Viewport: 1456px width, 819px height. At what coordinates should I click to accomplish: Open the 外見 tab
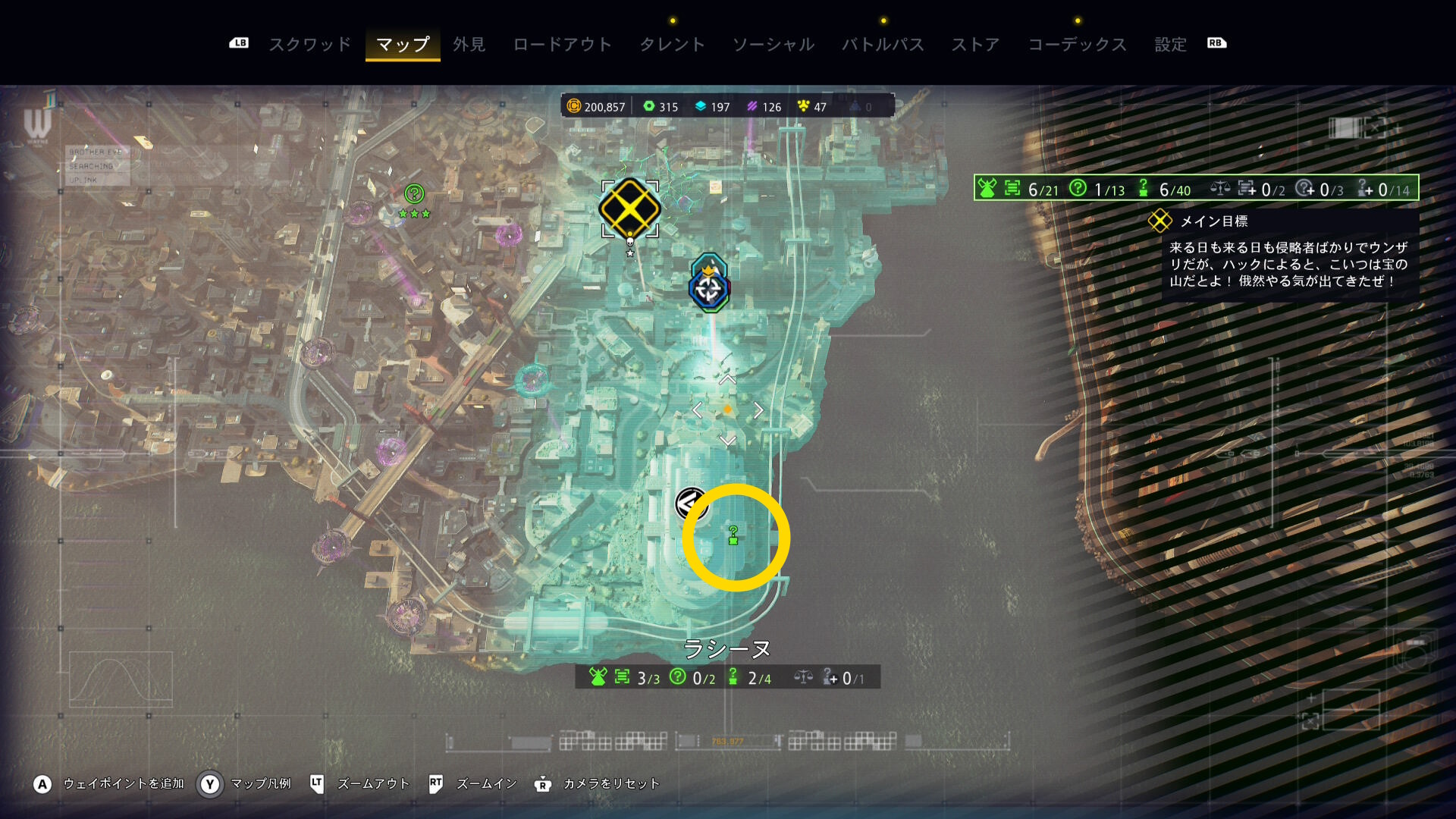click(469, 45)
